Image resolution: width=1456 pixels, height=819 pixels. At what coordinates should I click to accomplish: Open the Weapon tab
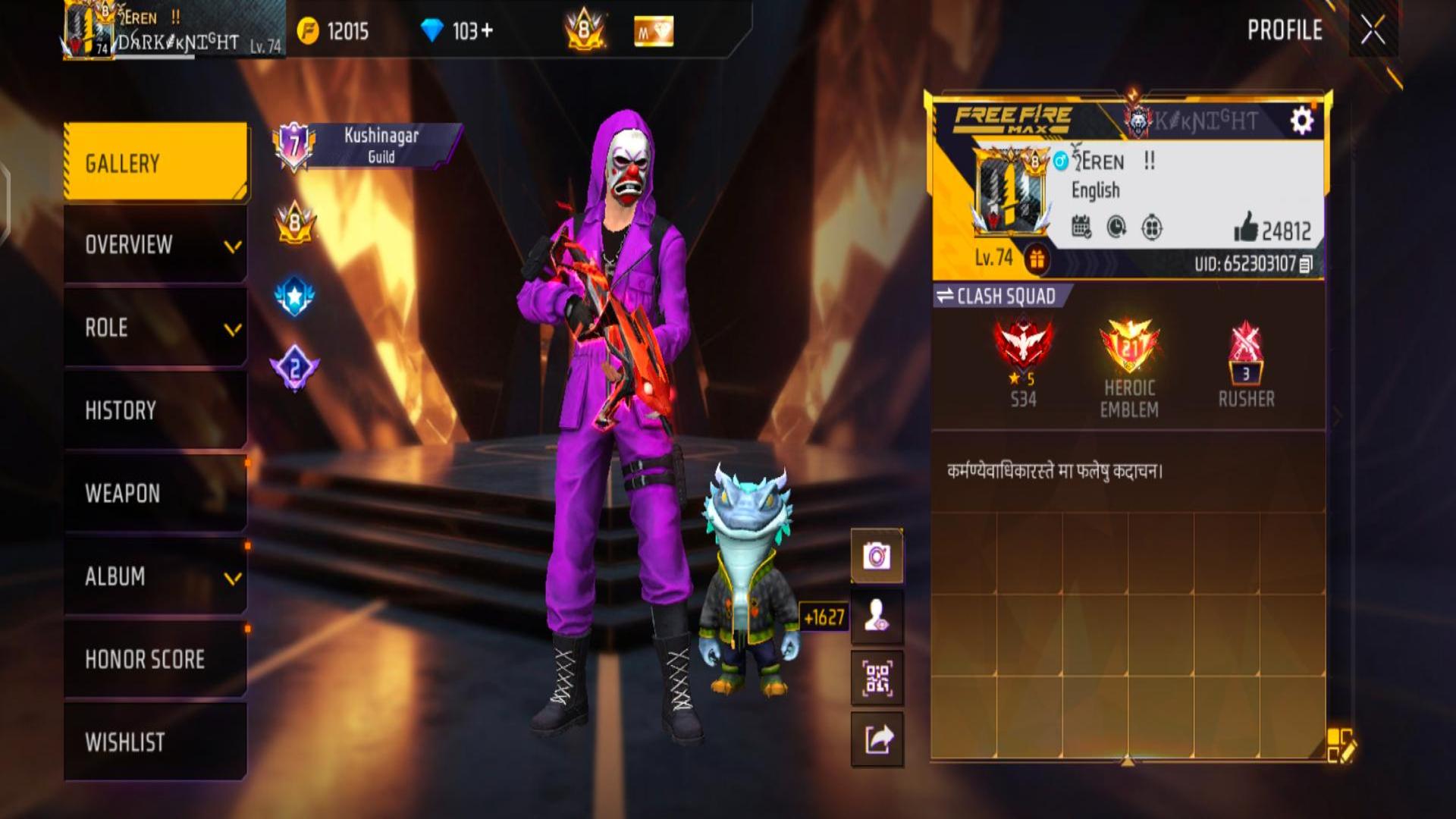coord(155,494)
